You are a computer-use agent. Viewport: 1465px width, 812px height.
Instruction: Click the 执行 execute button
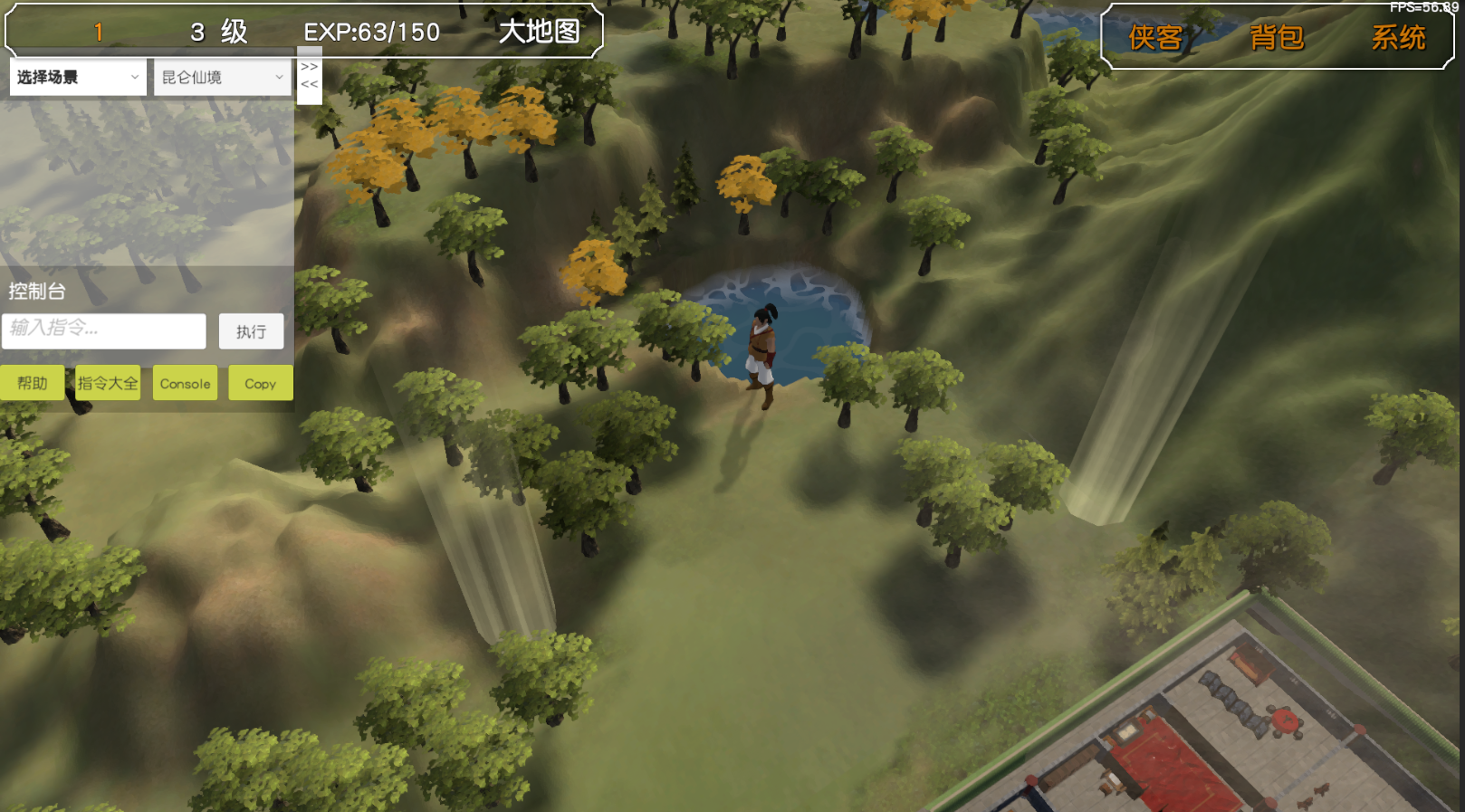[x=251, y=331]
